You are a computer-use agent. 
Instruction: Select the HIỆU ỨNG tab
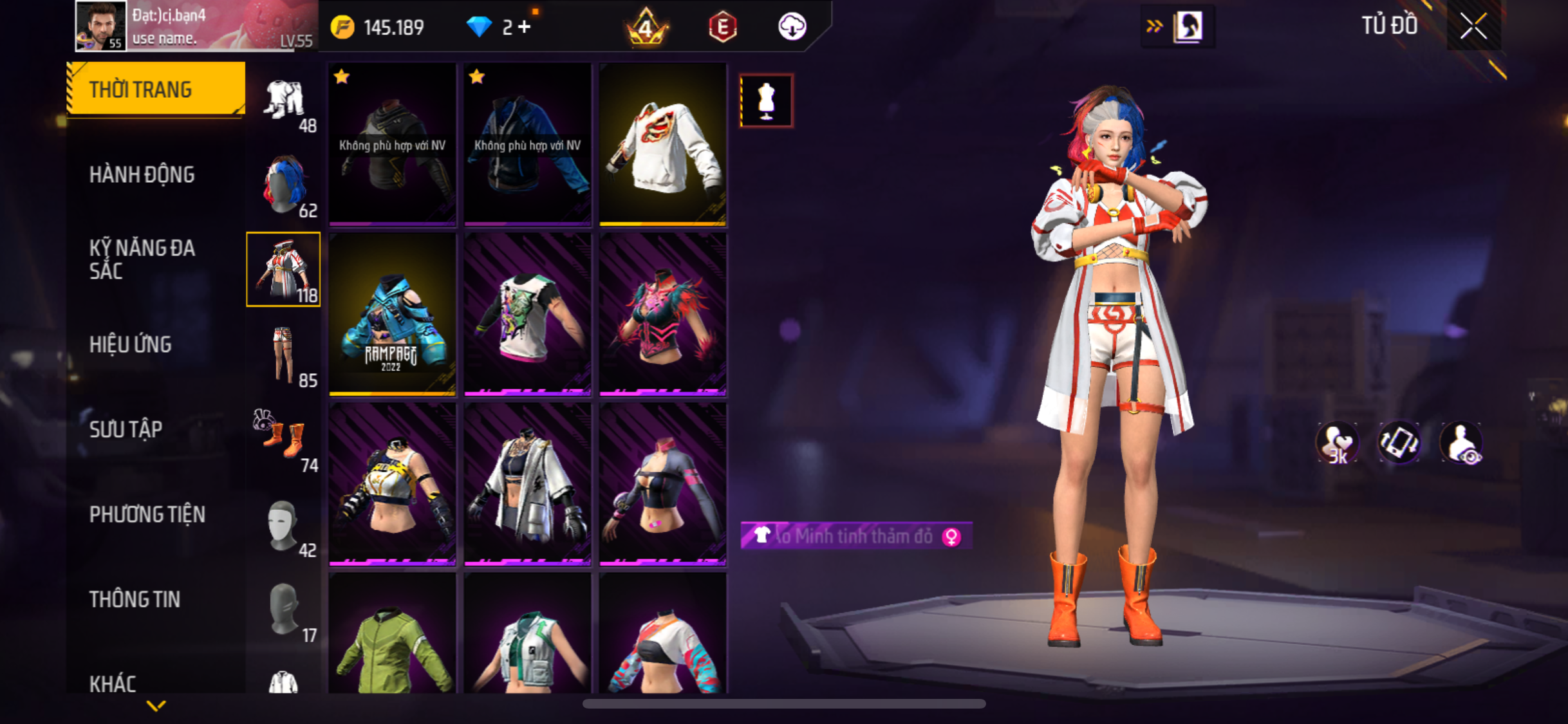(x=131, y=344)
